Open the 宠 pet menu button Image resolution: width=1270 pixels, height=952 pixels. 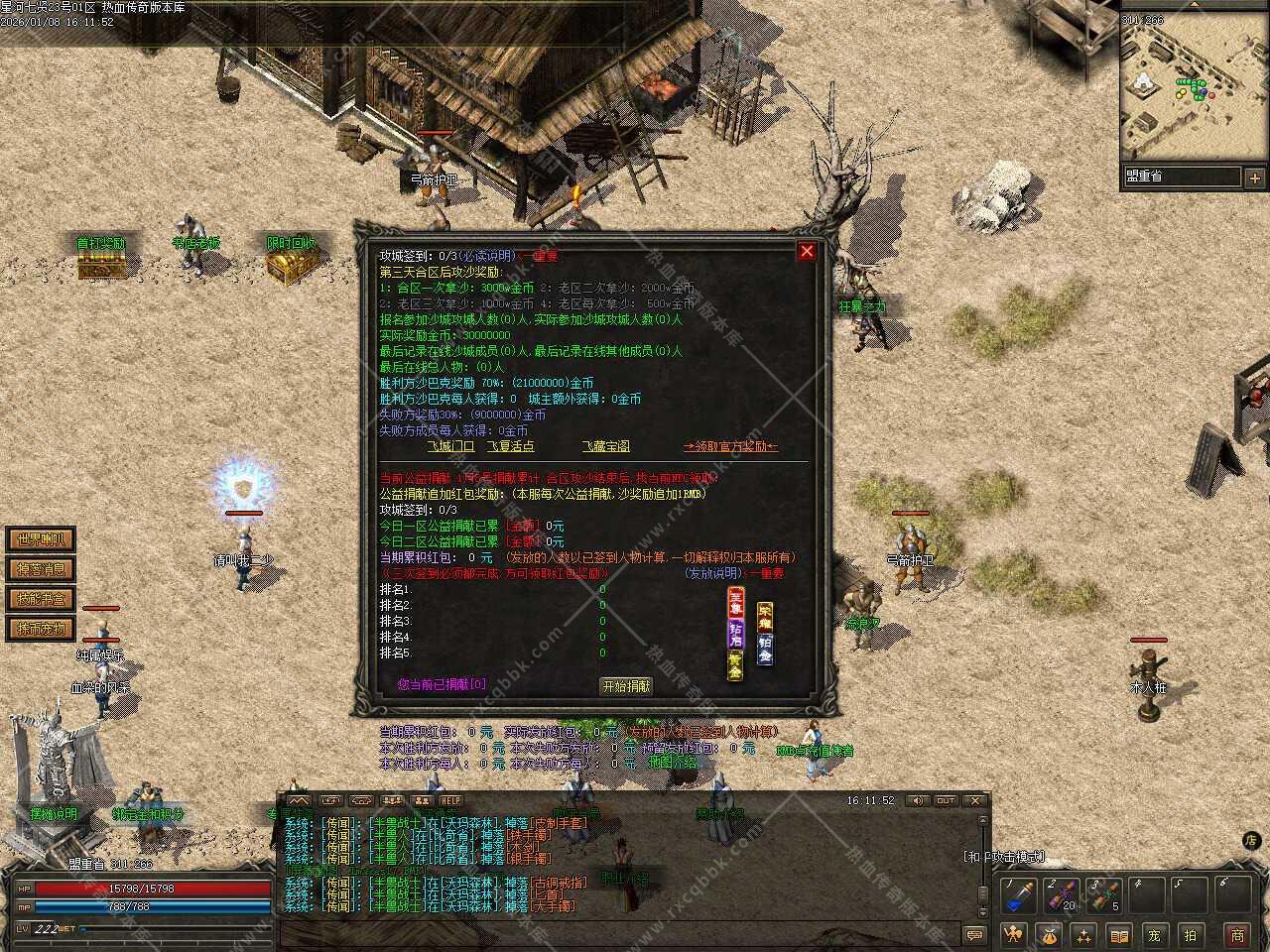click(x=1154, y=934)
